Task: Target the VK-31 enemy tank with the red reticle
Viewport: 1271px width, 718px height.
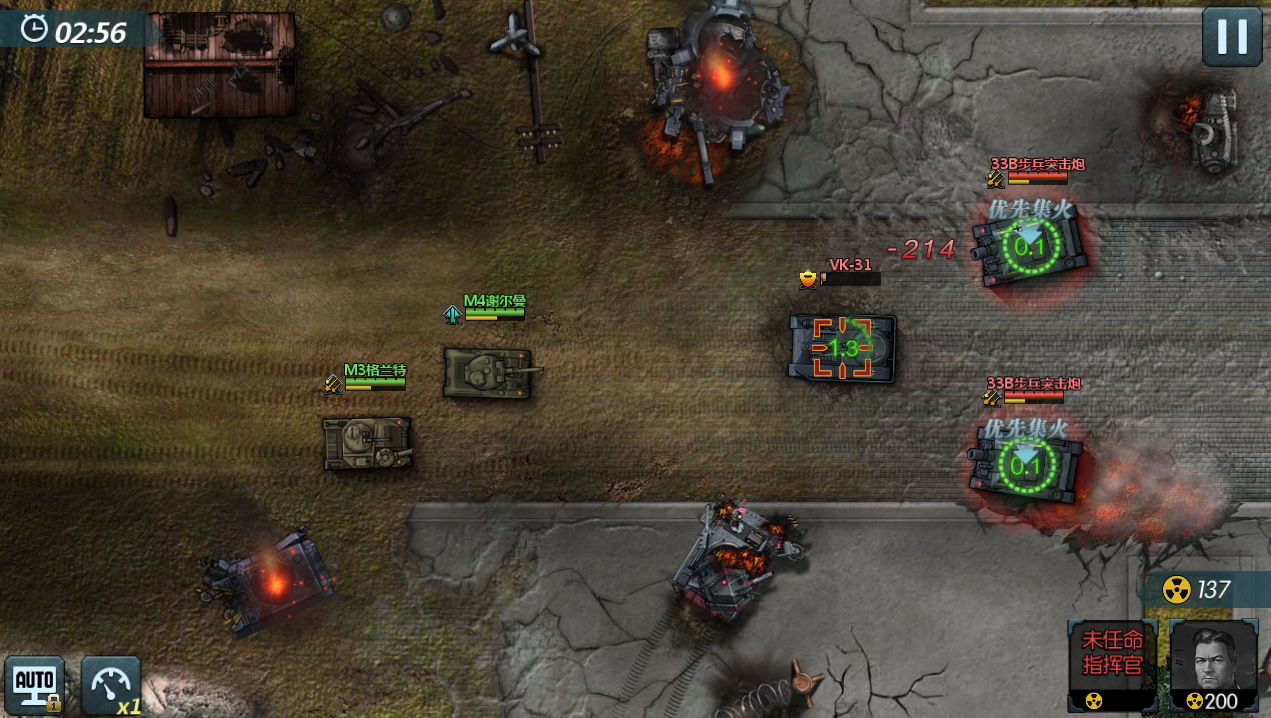Action: 843,348
